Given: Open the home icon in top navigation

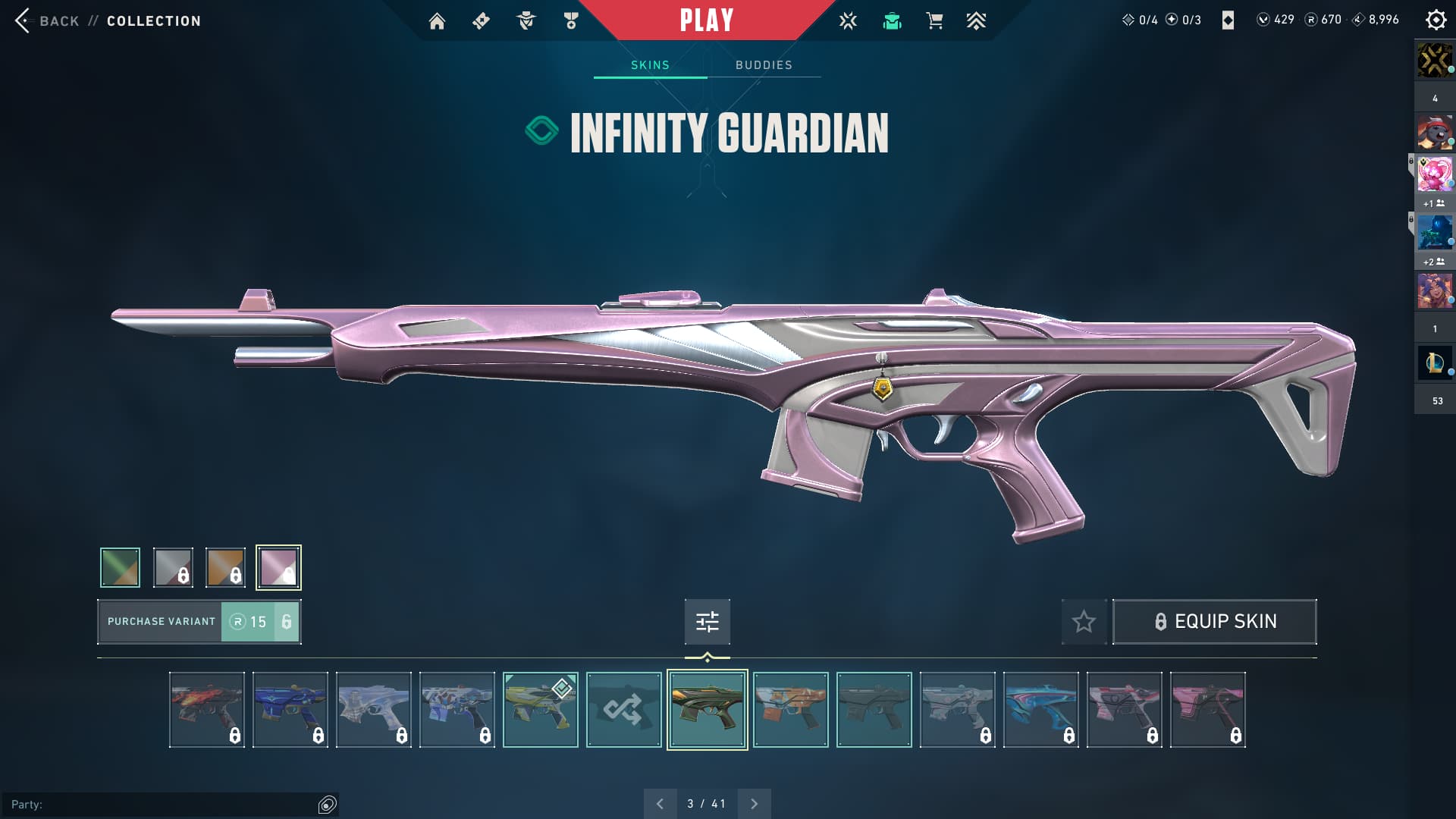Looking at the screenshot, I should coord(437,21).
